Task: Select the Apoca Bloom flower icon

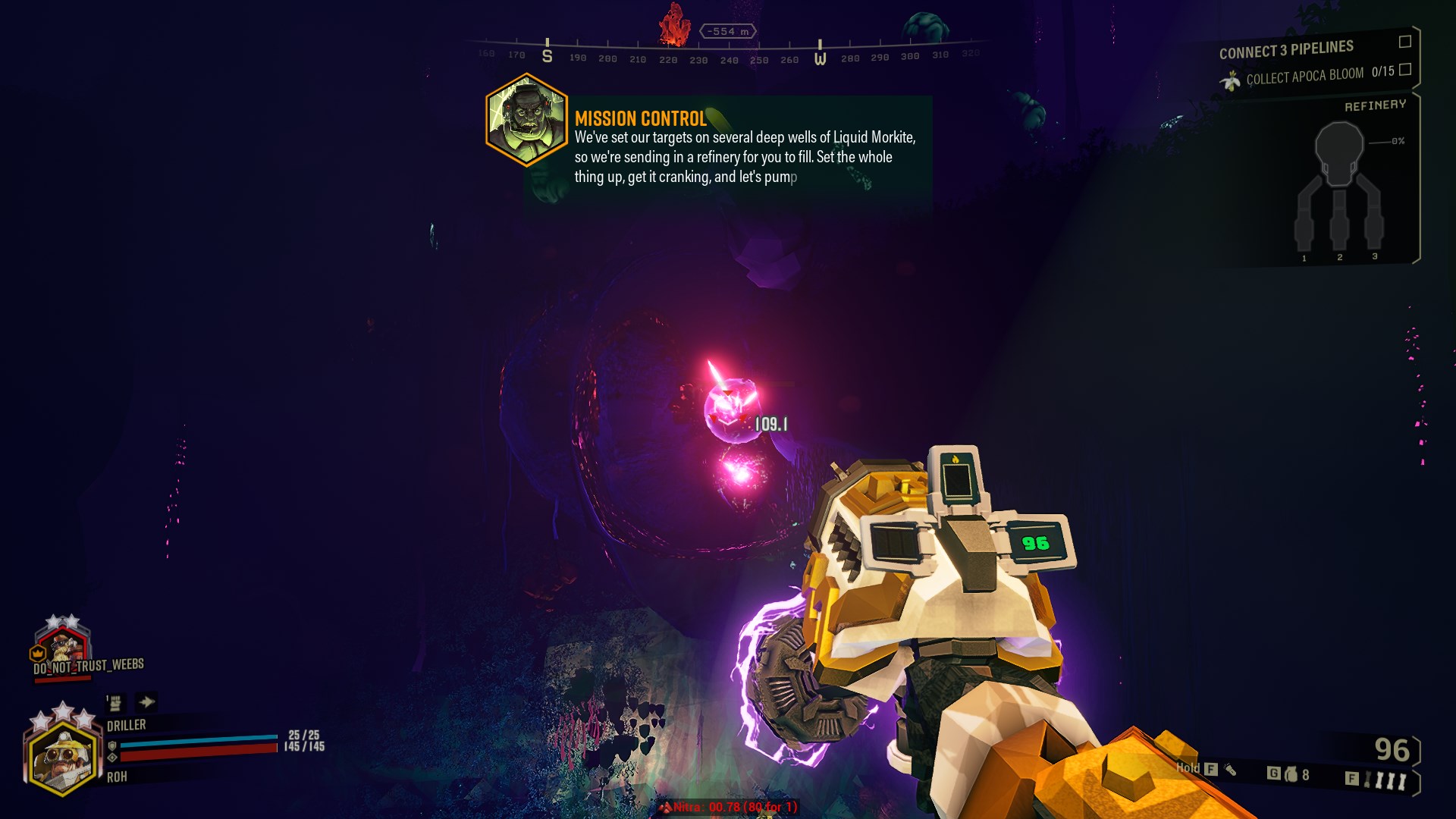Action: [1230, 80]
